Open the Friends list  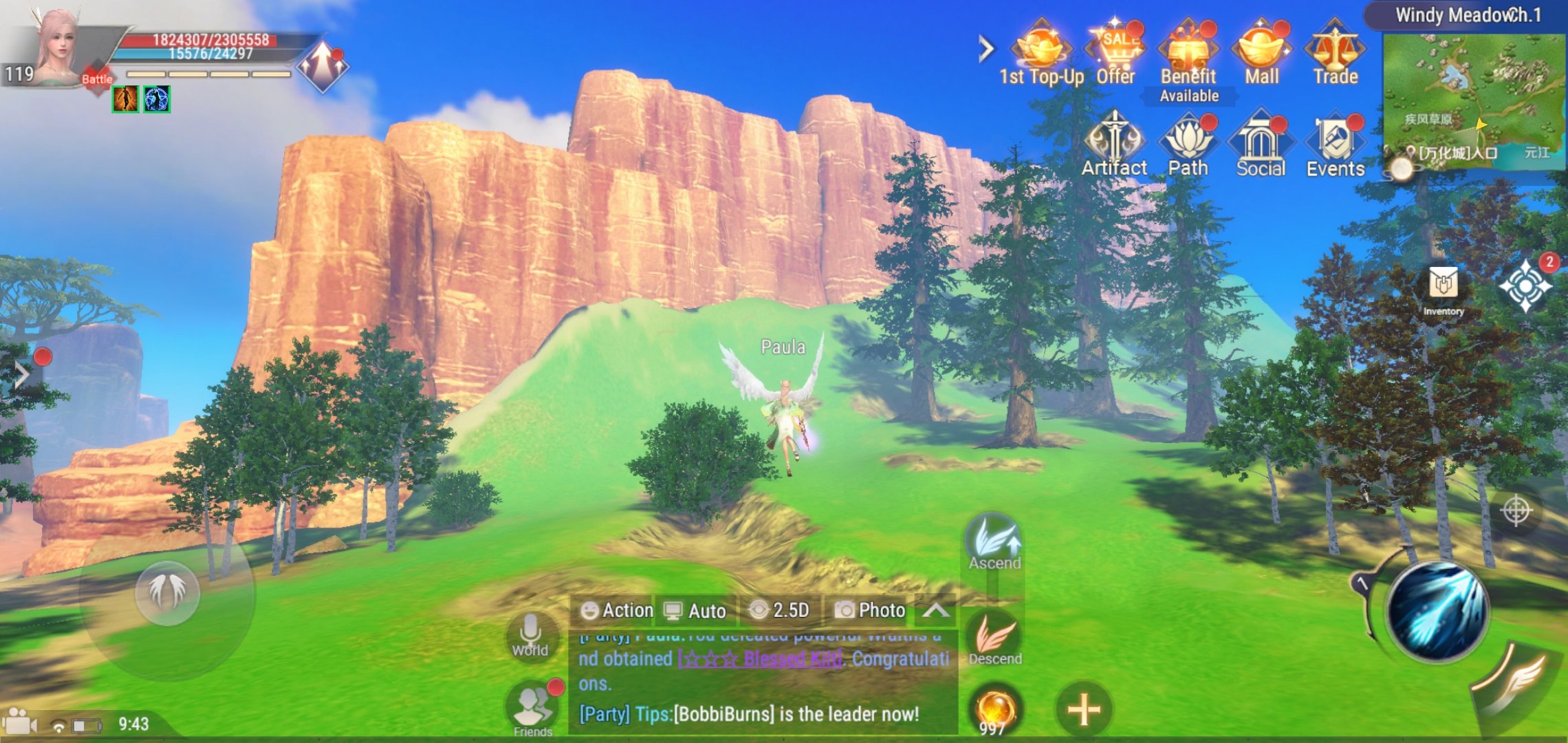click(533, 709)
